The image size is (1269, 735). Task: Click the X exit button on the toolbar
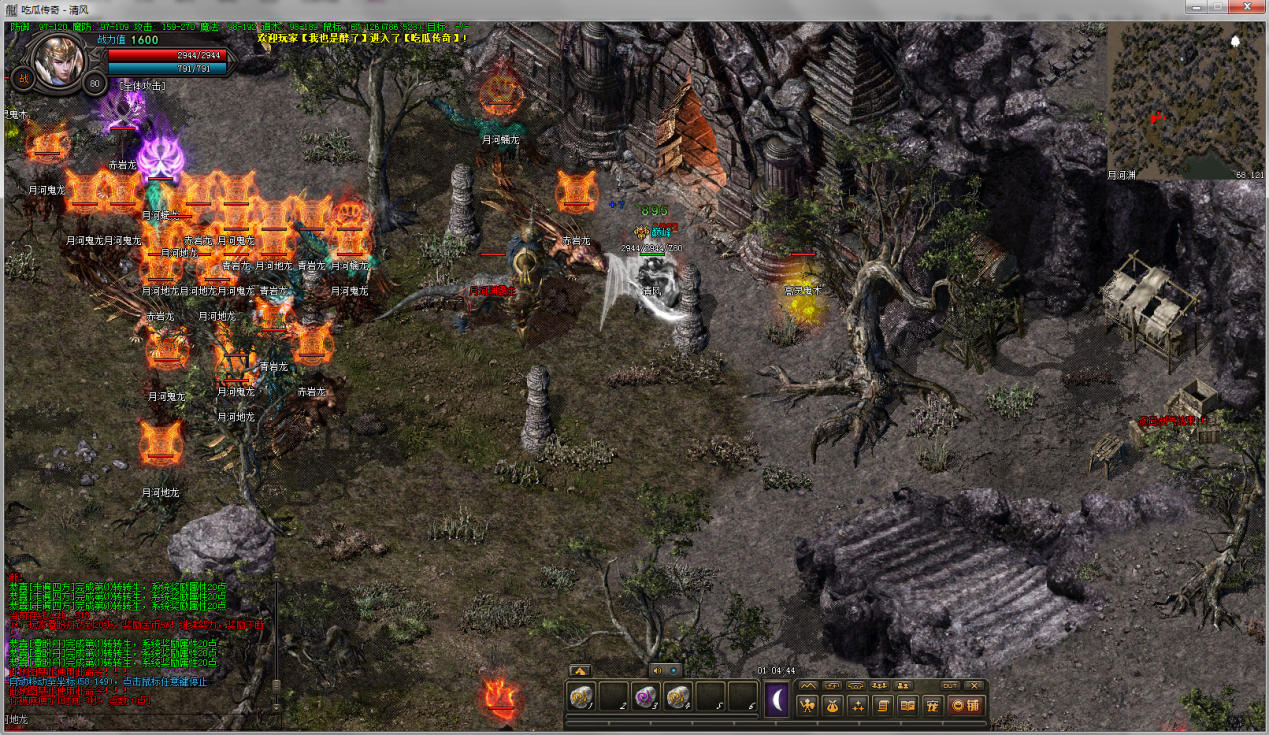tap(974, 685)
